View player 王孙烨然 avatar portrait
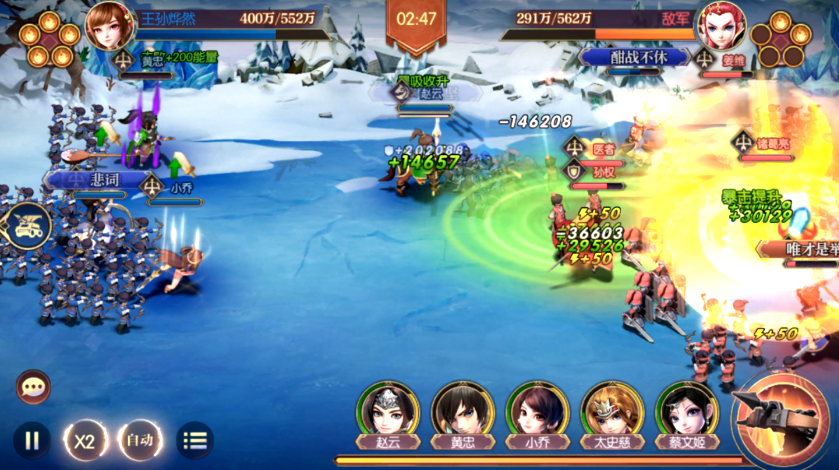Image resolution: width=839 pixels, height=470 pixels. [109, 25]
